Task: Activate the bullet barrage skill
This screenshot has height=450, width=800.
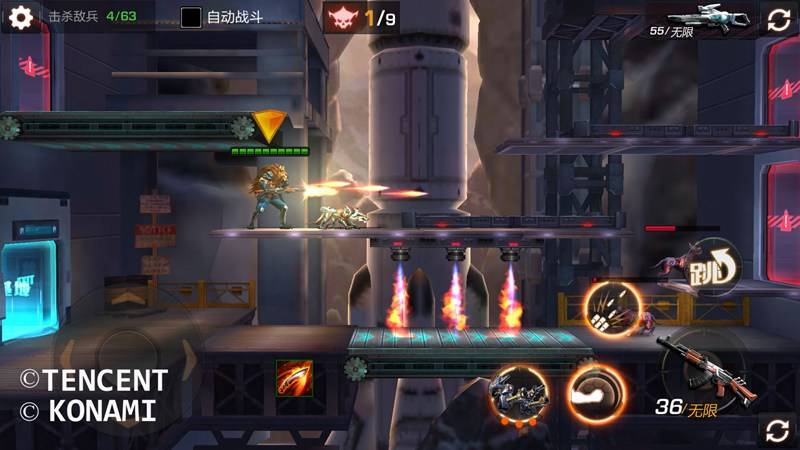Action: 610,308
